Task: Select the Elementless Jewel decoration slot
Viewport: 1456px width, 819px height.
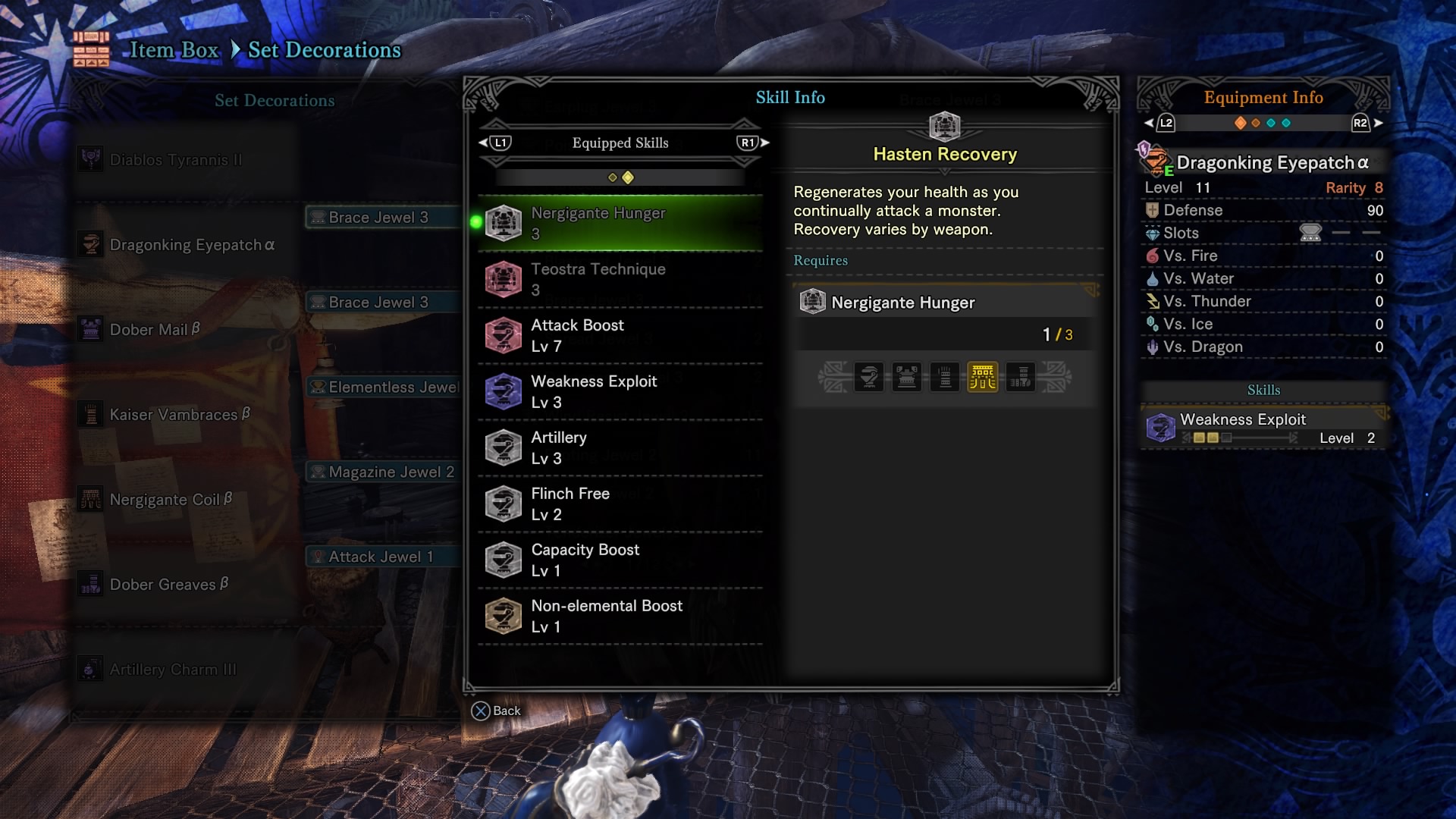Action: point(384,387)
